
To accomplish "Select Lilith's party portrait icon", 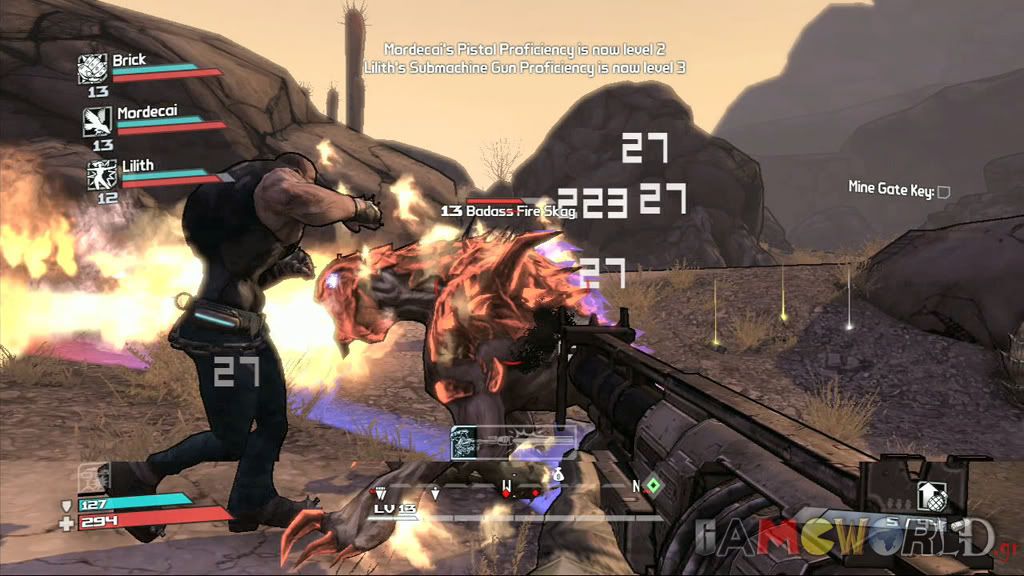I will coord(101,175).
